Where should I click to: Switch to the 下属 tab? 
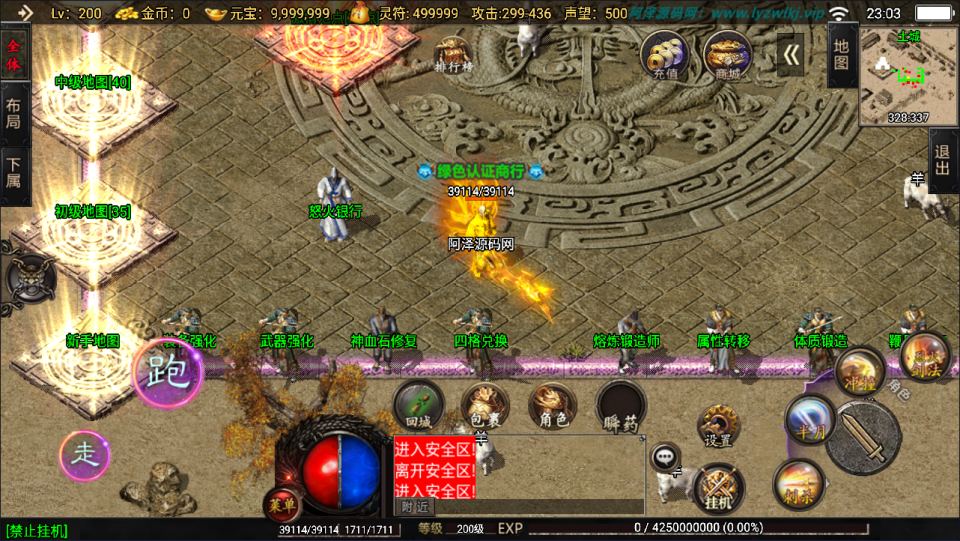[x=14, y=173]
